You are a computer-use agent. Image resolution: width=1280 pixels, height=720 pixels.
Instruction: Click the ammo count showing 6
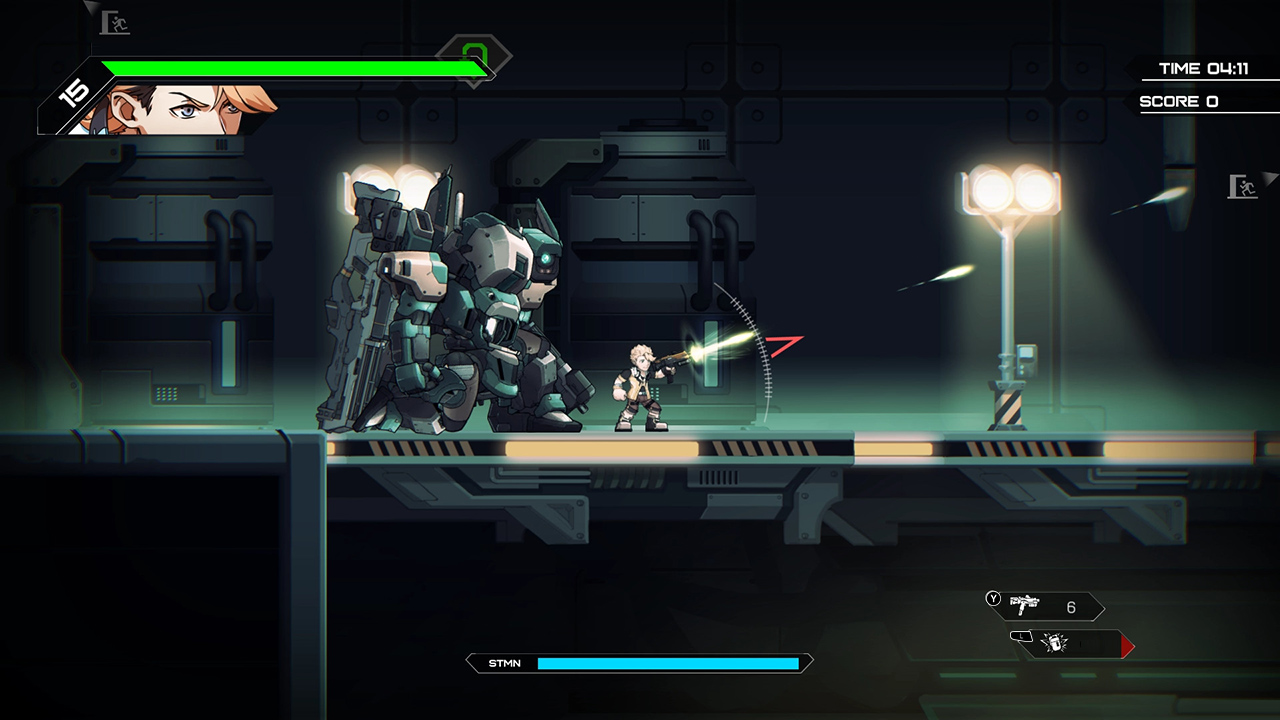click(1071, 606)
